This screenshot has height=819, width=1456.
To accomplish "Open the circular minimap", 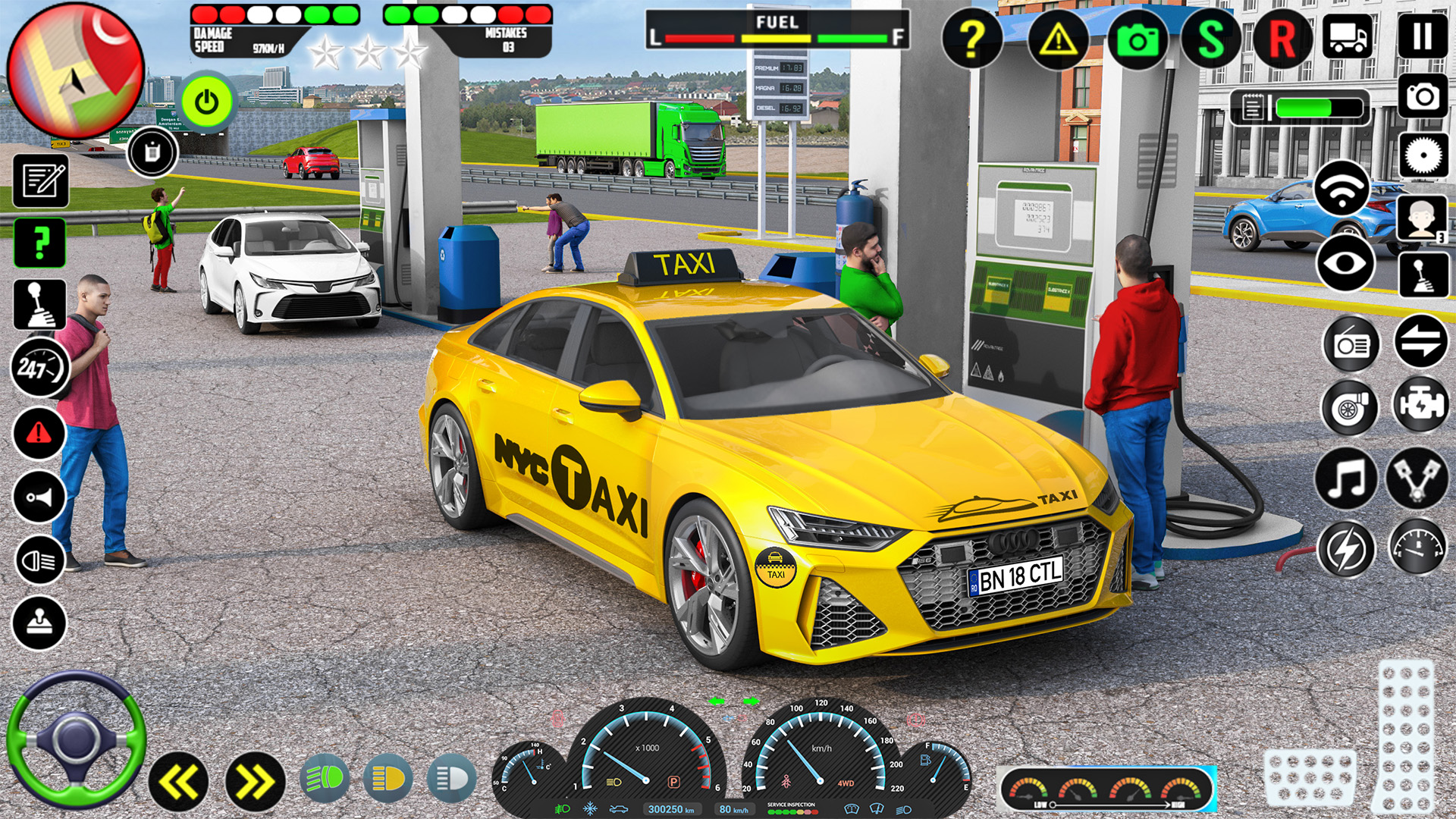I will 75,71.
